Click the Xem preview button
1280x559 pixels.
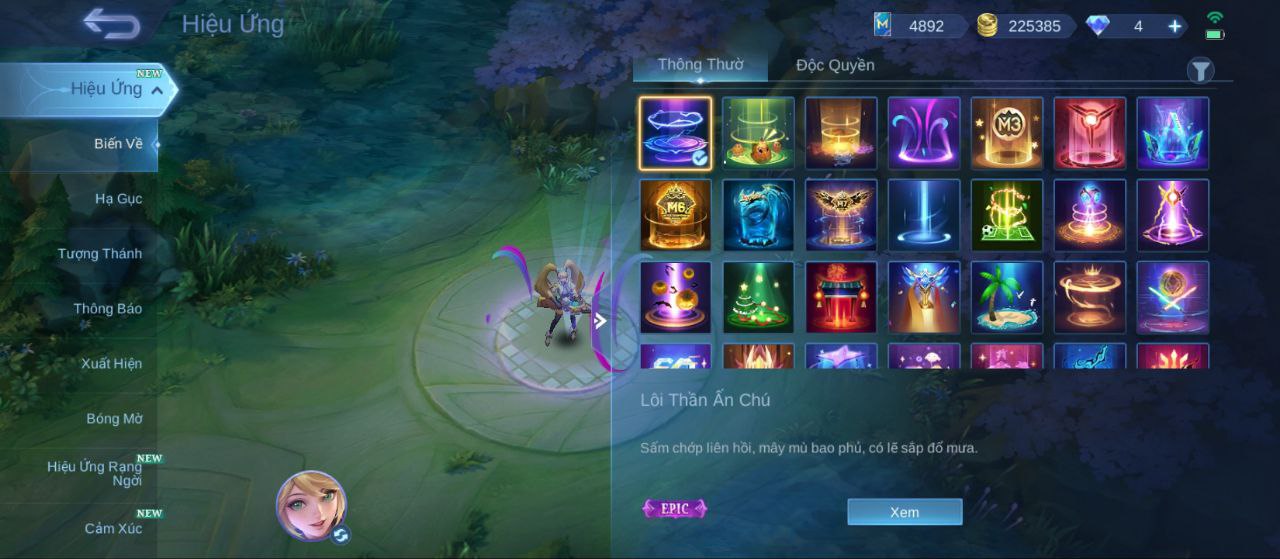pos(904,512)
